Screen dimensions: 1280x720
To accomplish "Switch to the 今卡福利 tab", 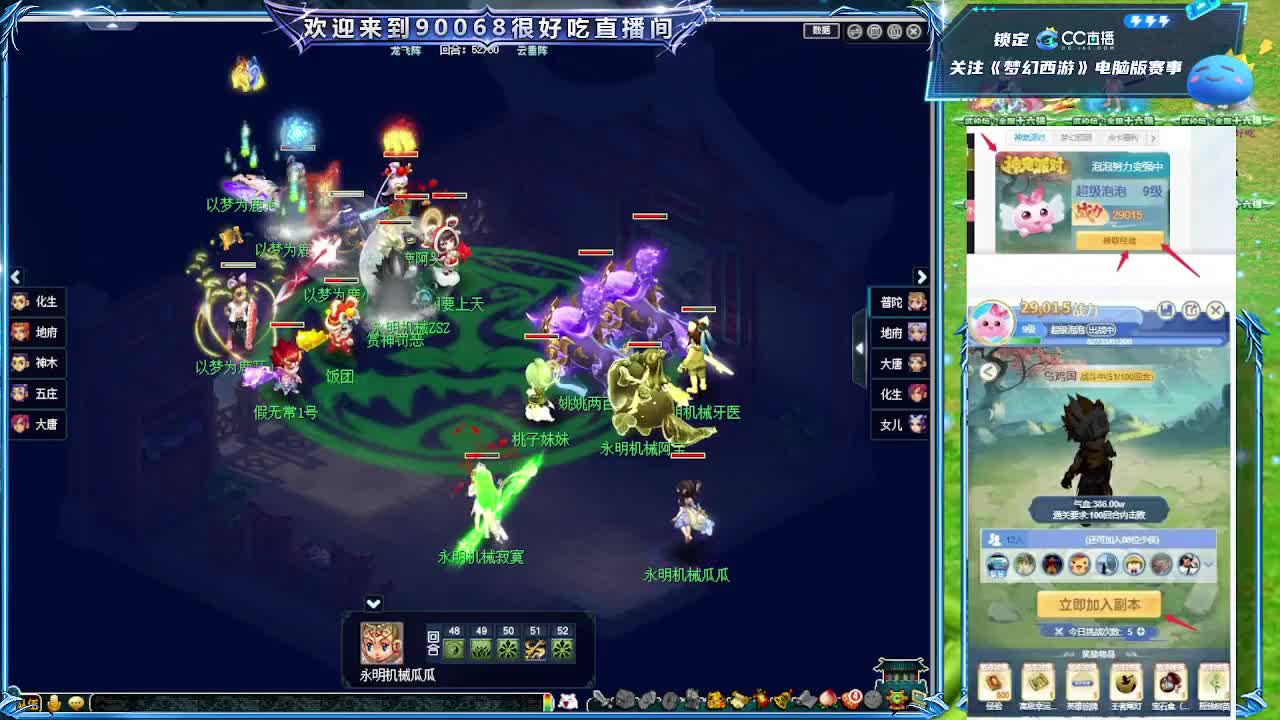I will 1122,138.
